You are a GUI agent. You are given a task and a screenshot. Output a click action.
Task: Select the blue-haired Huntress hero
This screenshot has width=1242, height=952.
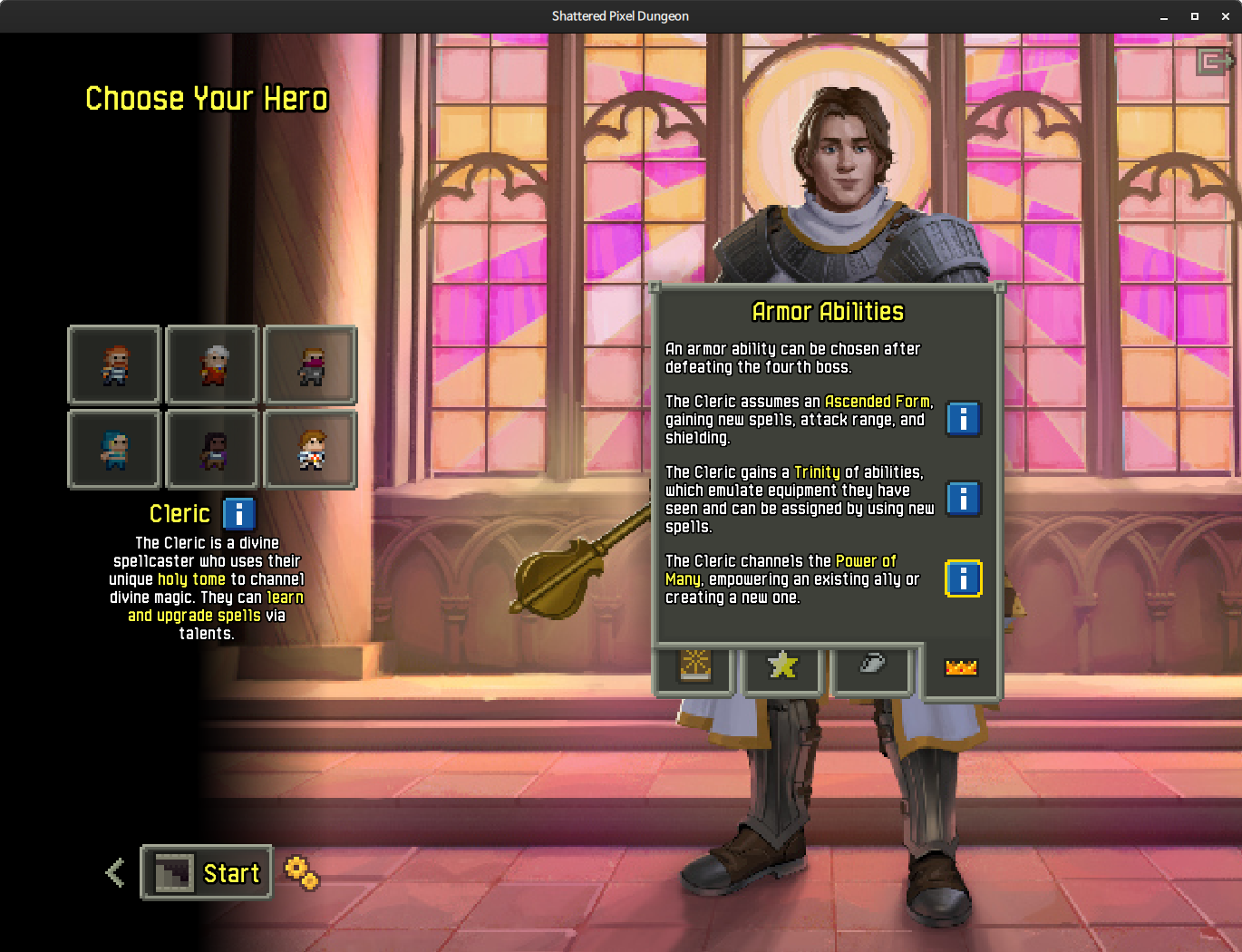click(x=114, y=450)
